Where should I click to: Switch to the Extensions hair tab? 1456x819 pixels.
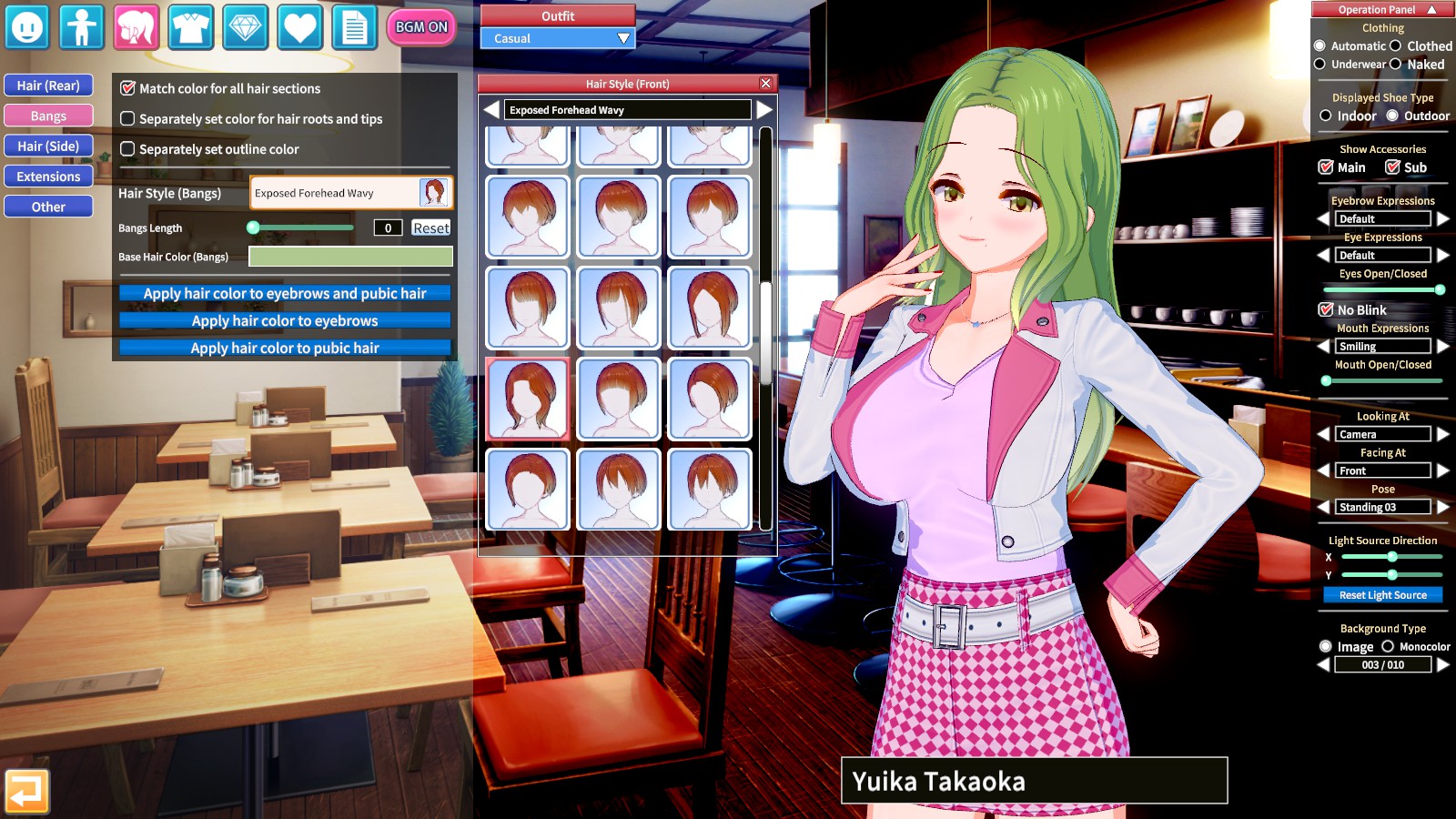[x=48, y=176]
